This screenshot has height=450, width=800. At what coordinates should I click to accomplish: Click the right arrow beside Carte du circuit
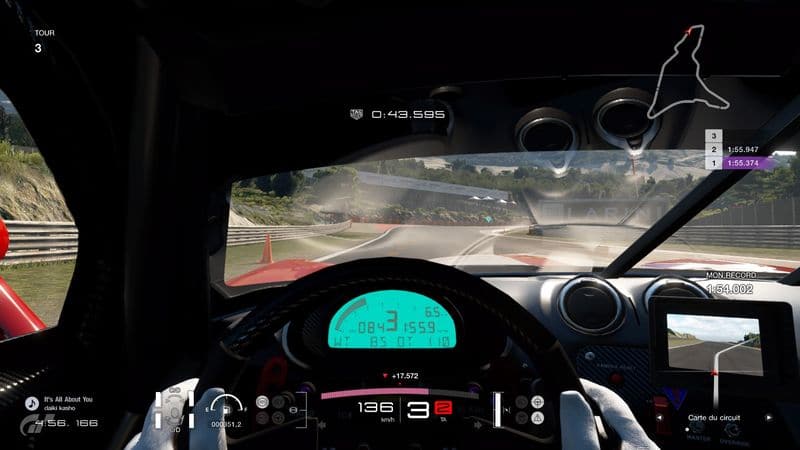pos(768,416)
